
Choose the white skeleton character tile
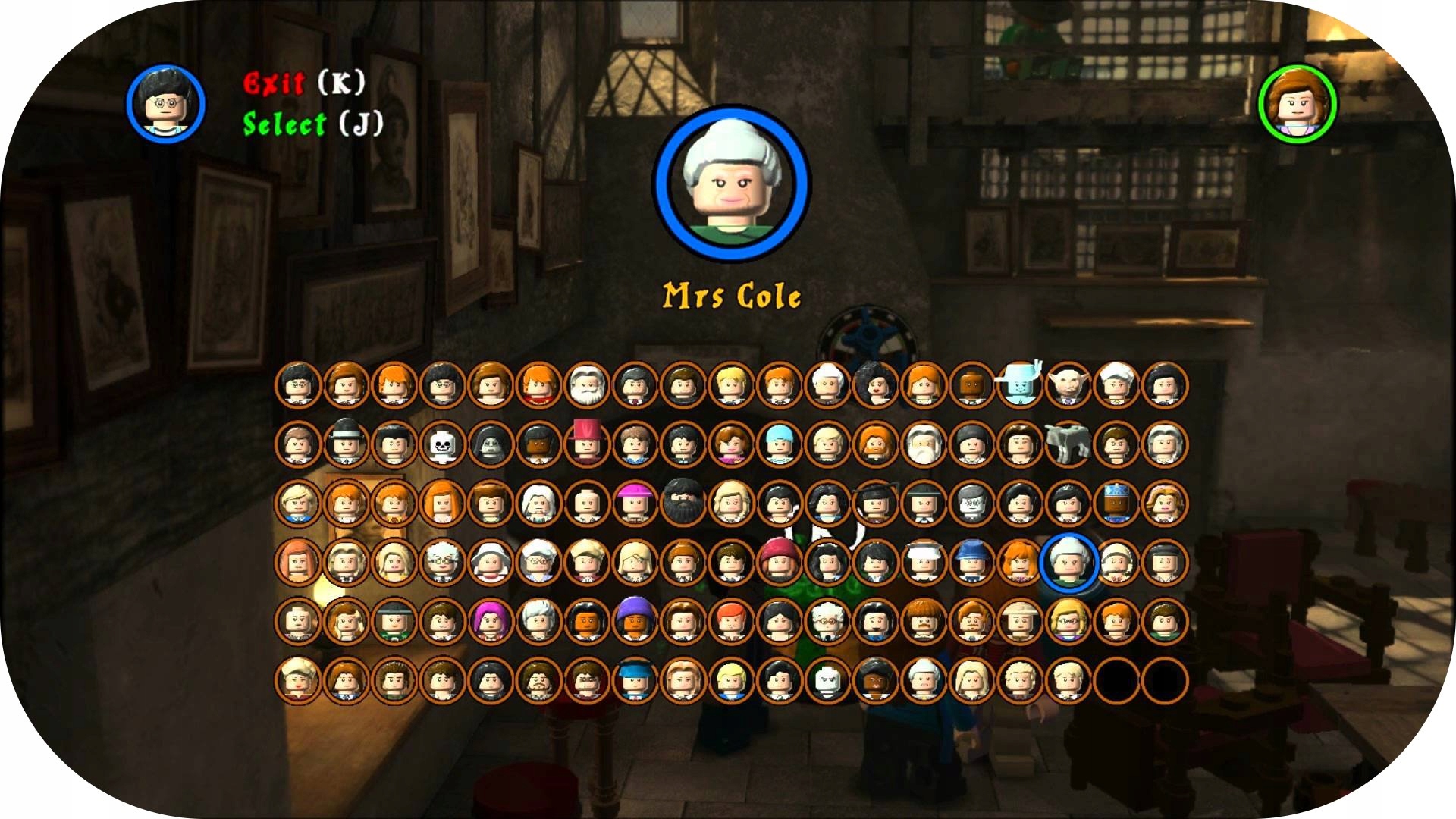point(442,444)
